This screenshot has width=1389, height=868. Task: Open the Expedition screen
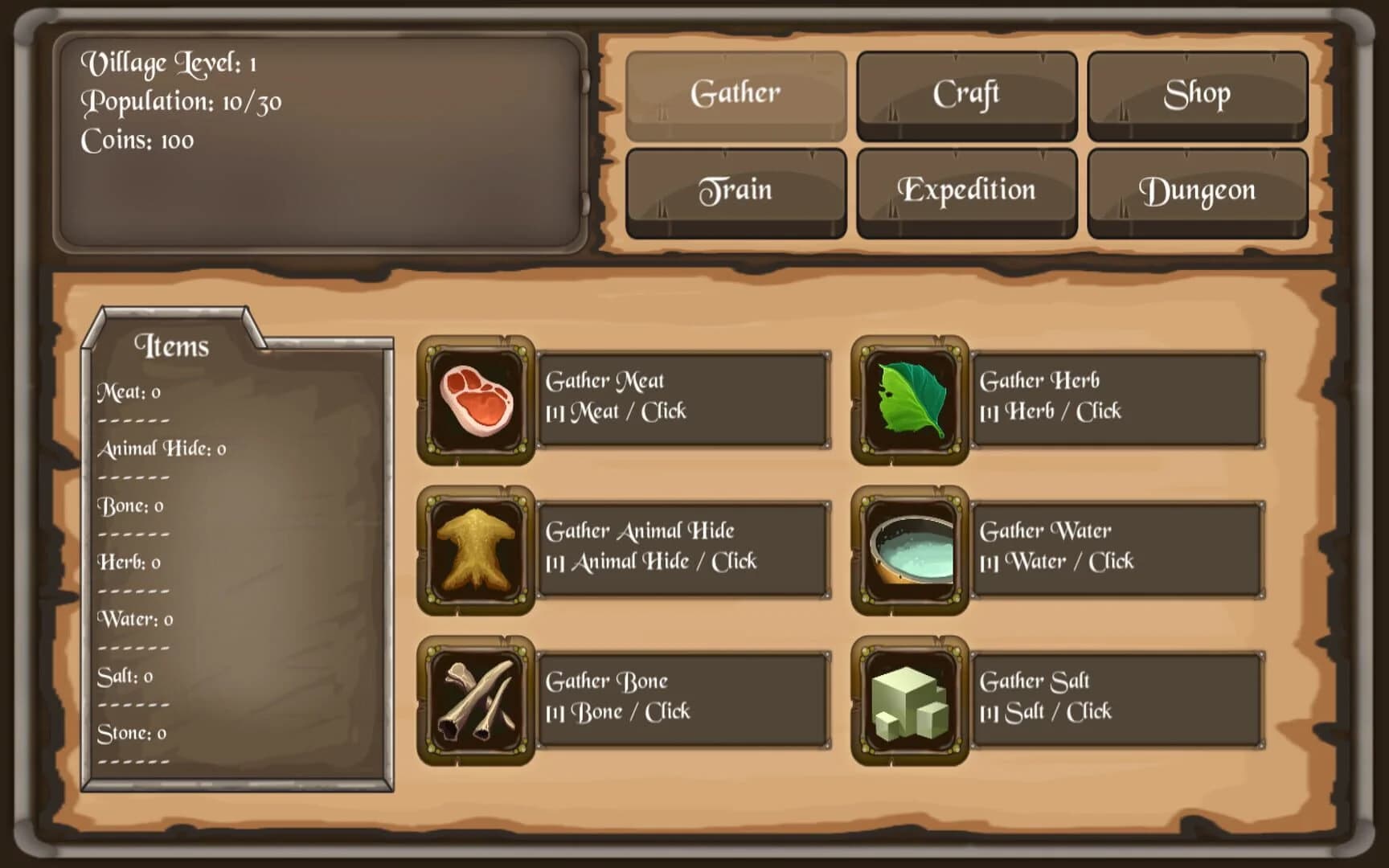(x=965, y=190)
